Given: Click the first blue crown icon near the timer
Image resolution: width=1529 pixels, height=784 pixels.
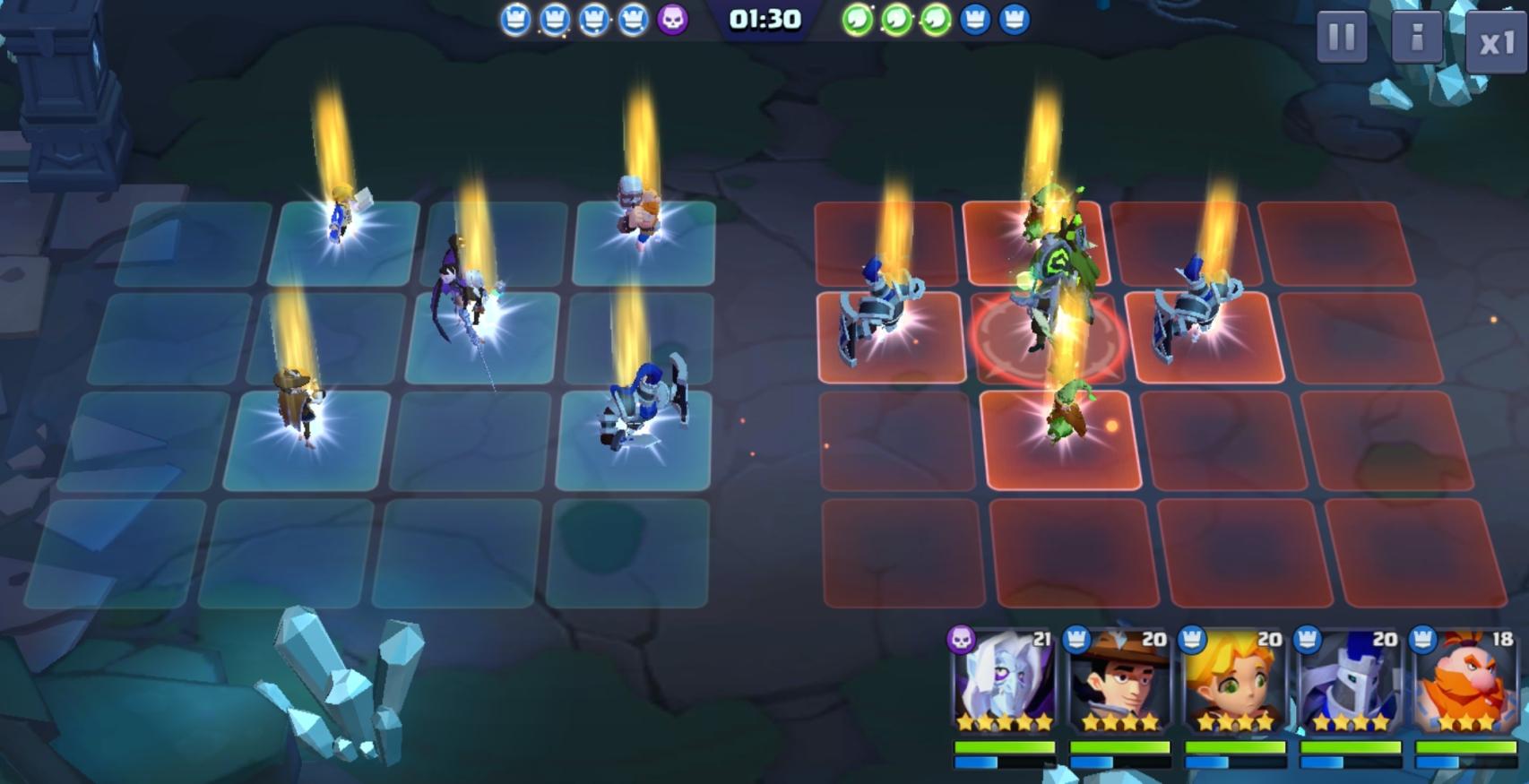Looking at the screenshot, I should (x=518, y=19).
